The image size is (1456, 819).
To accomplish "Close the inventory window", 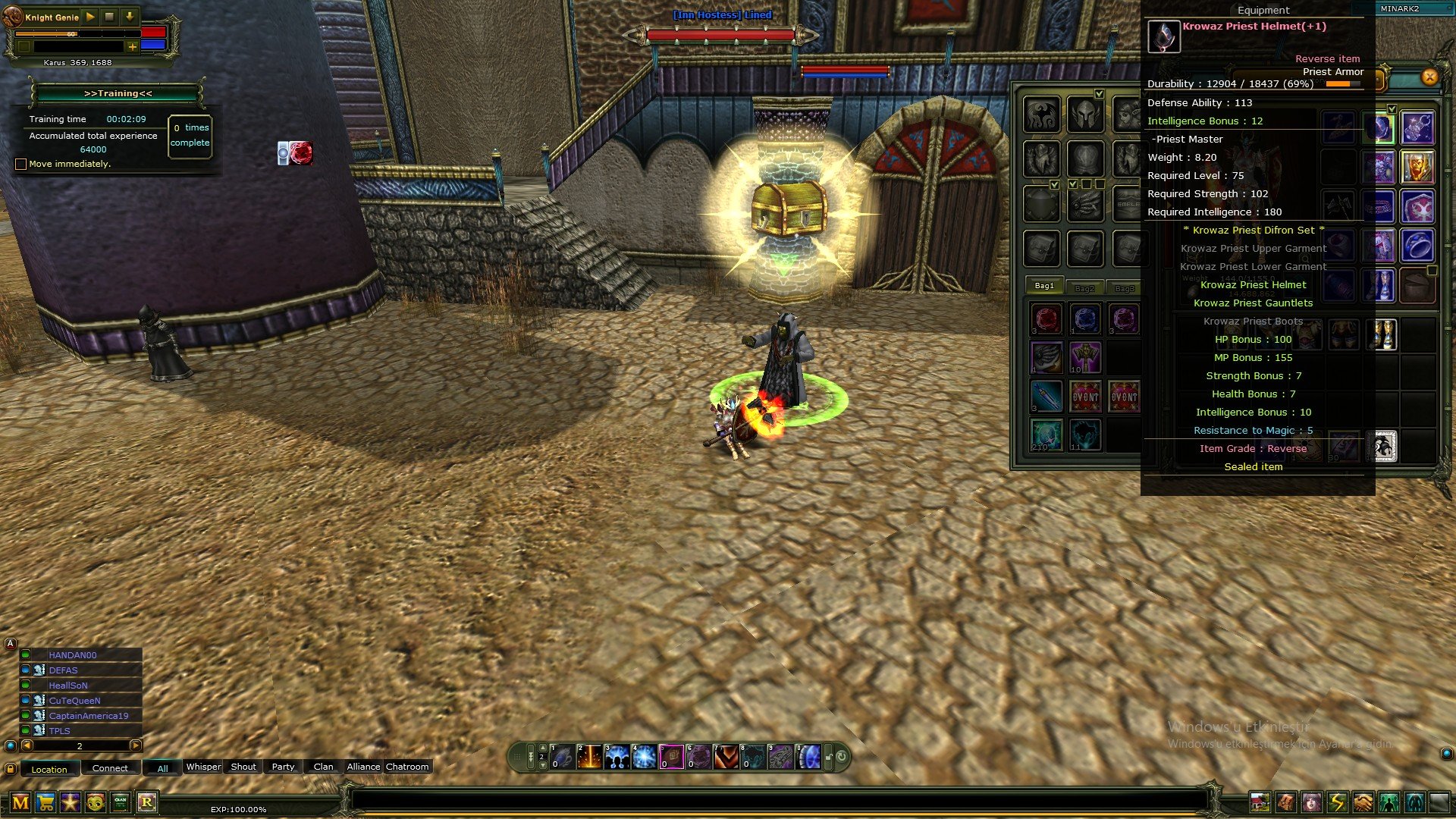I will pos(1429,77).
